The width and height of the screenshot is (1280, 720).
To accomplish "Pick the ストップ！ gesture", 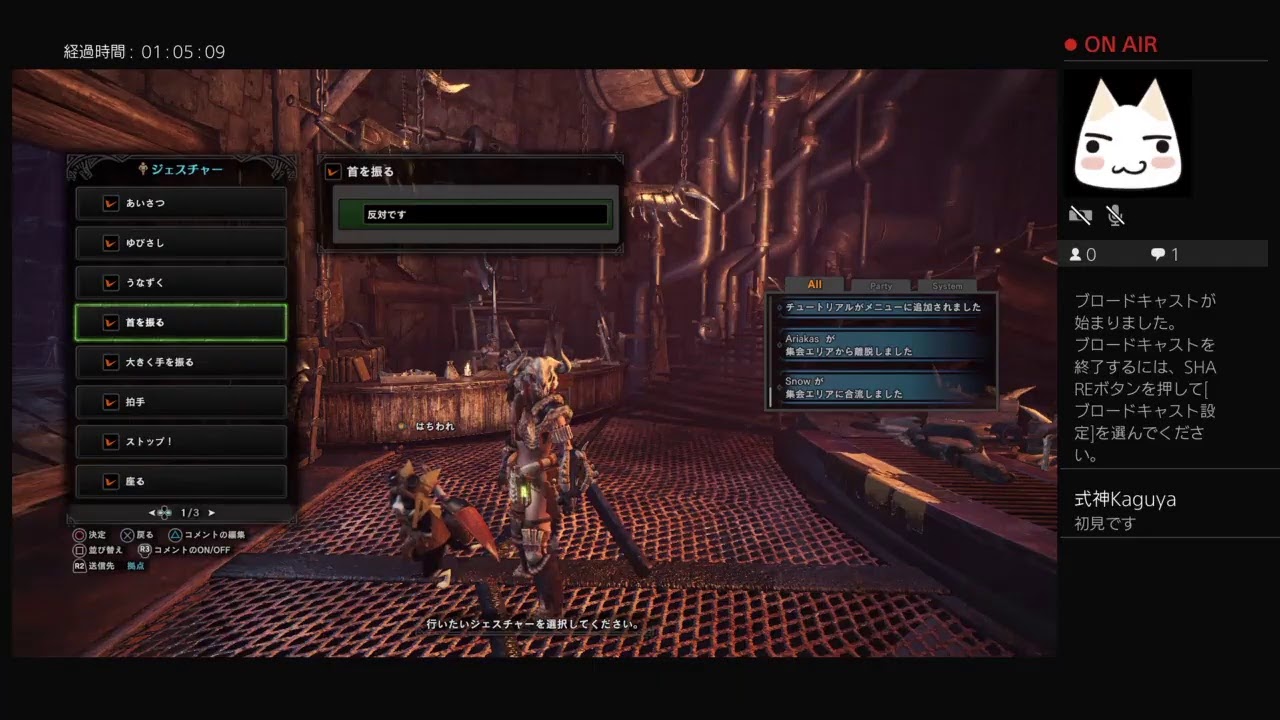I will 181,441.
